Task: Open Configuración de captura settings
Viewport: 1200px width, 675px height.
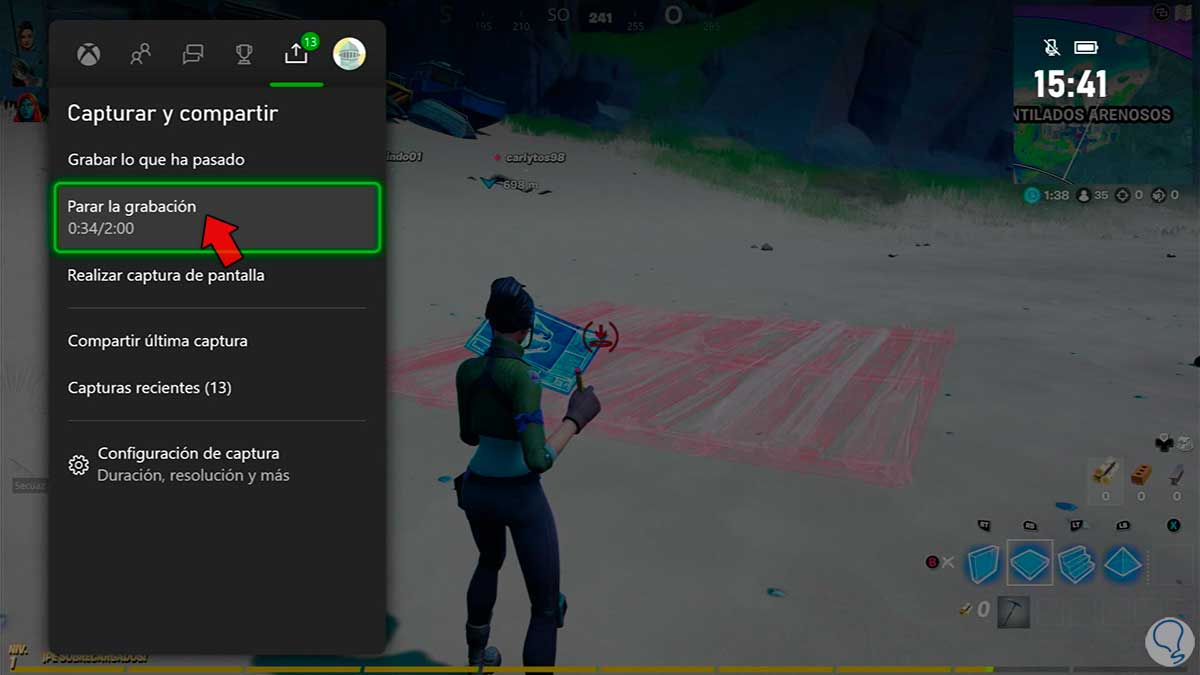Action: (x=188, y=464)
